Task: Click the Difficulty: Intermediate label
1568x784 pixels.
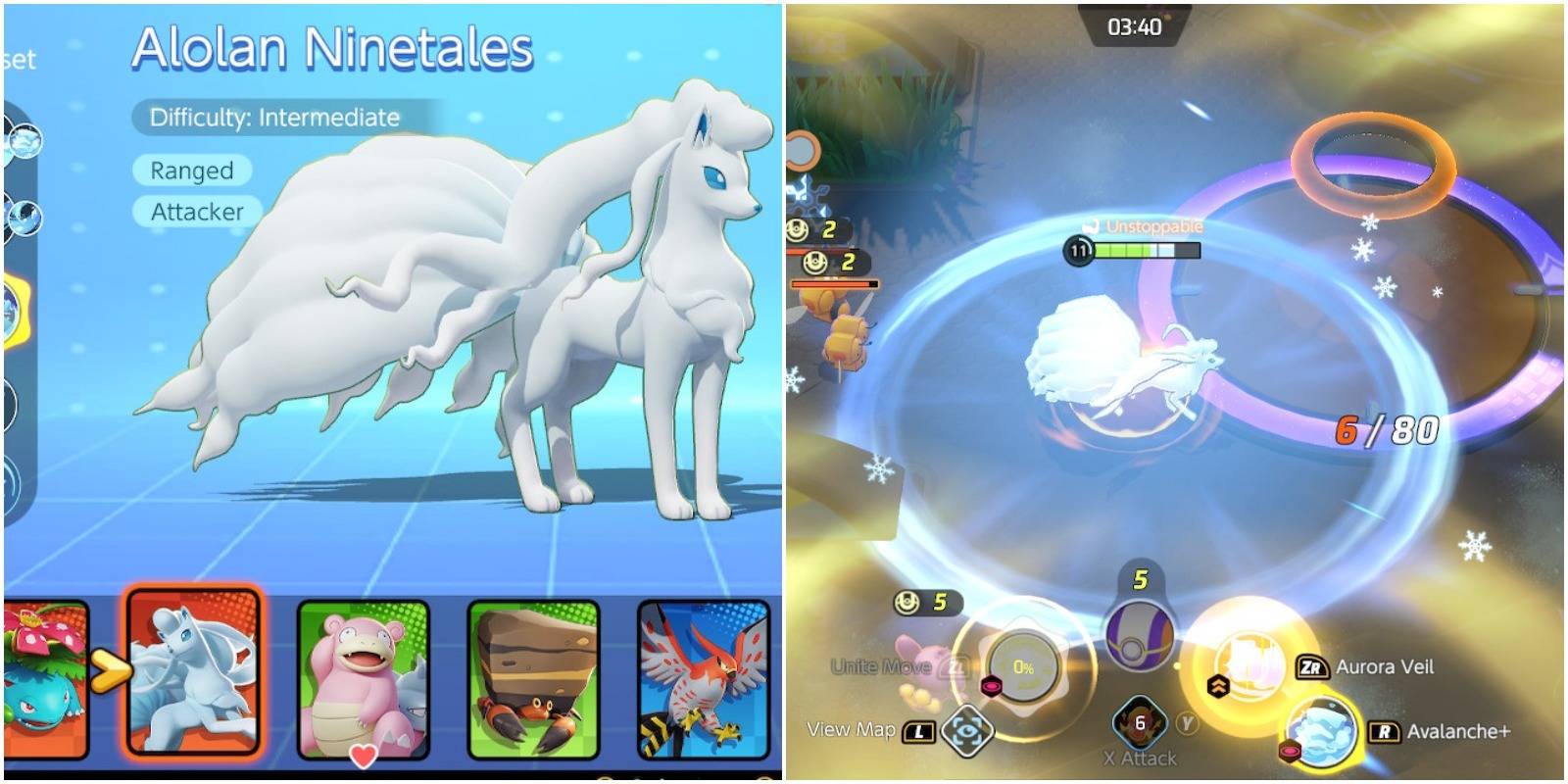Action: [x=269, y=118]
